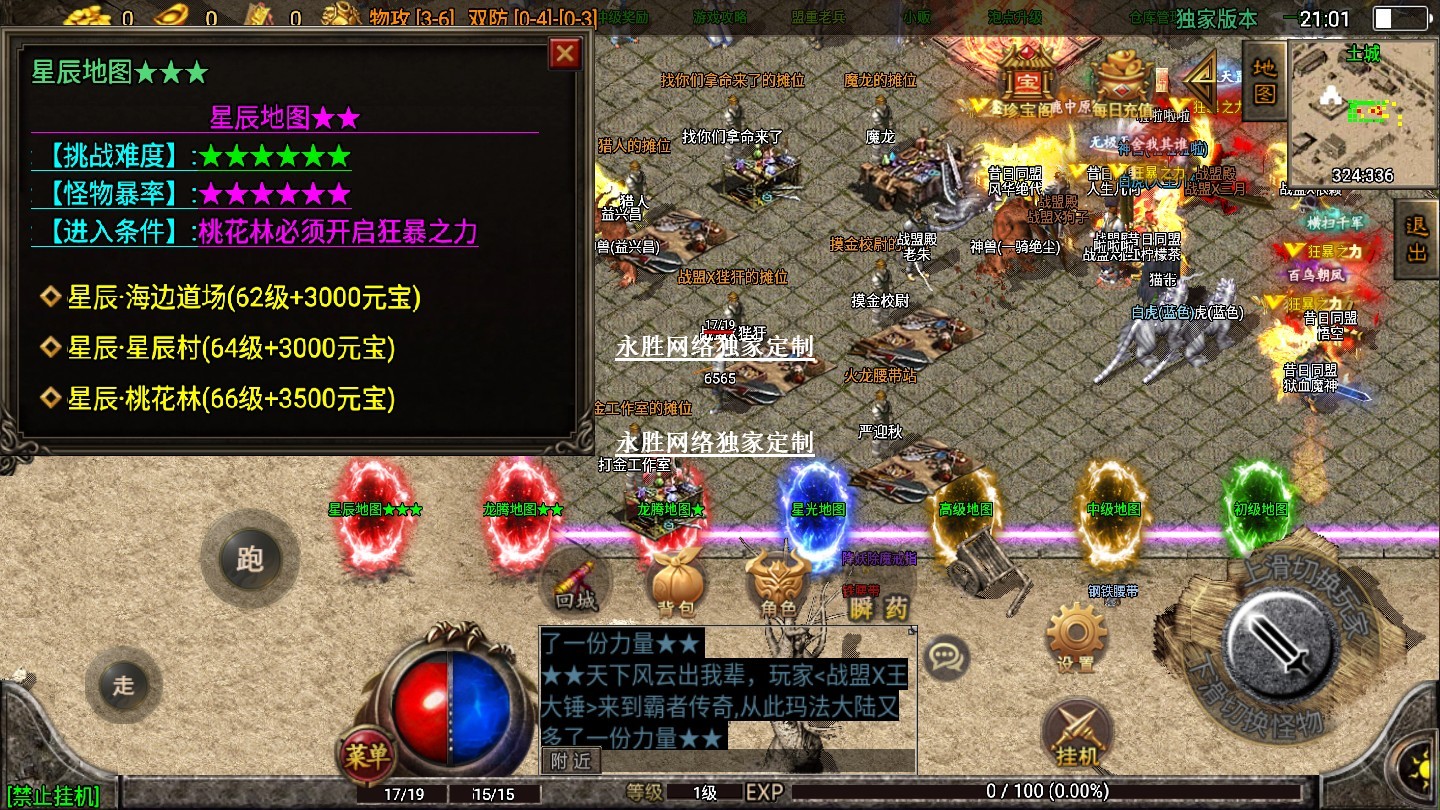Open the 每日充值 daily recharge icon
1440x810 pixels.
(1121, 82)
